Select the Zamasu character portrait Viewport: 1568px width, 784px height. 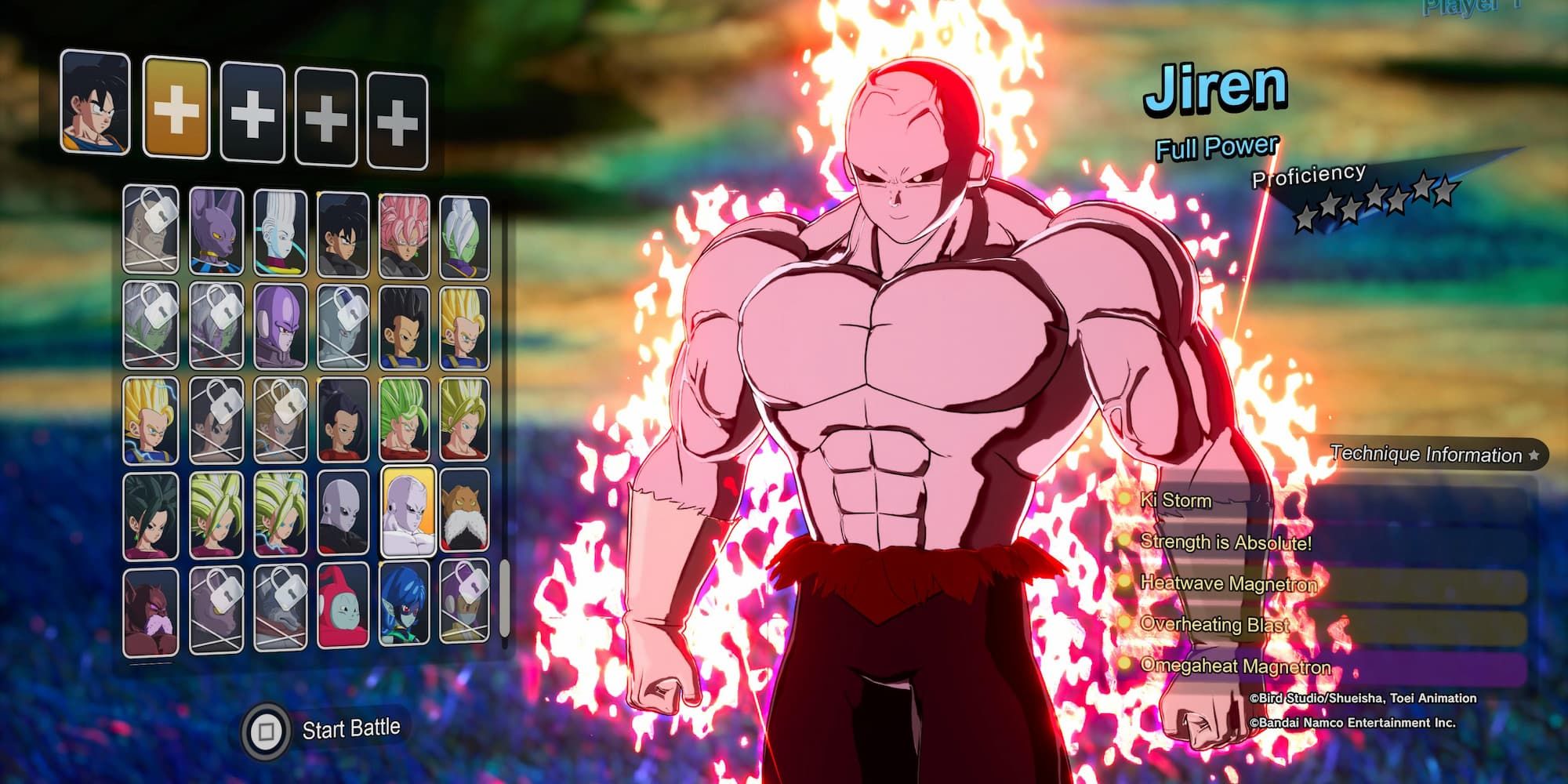[466, 231]
